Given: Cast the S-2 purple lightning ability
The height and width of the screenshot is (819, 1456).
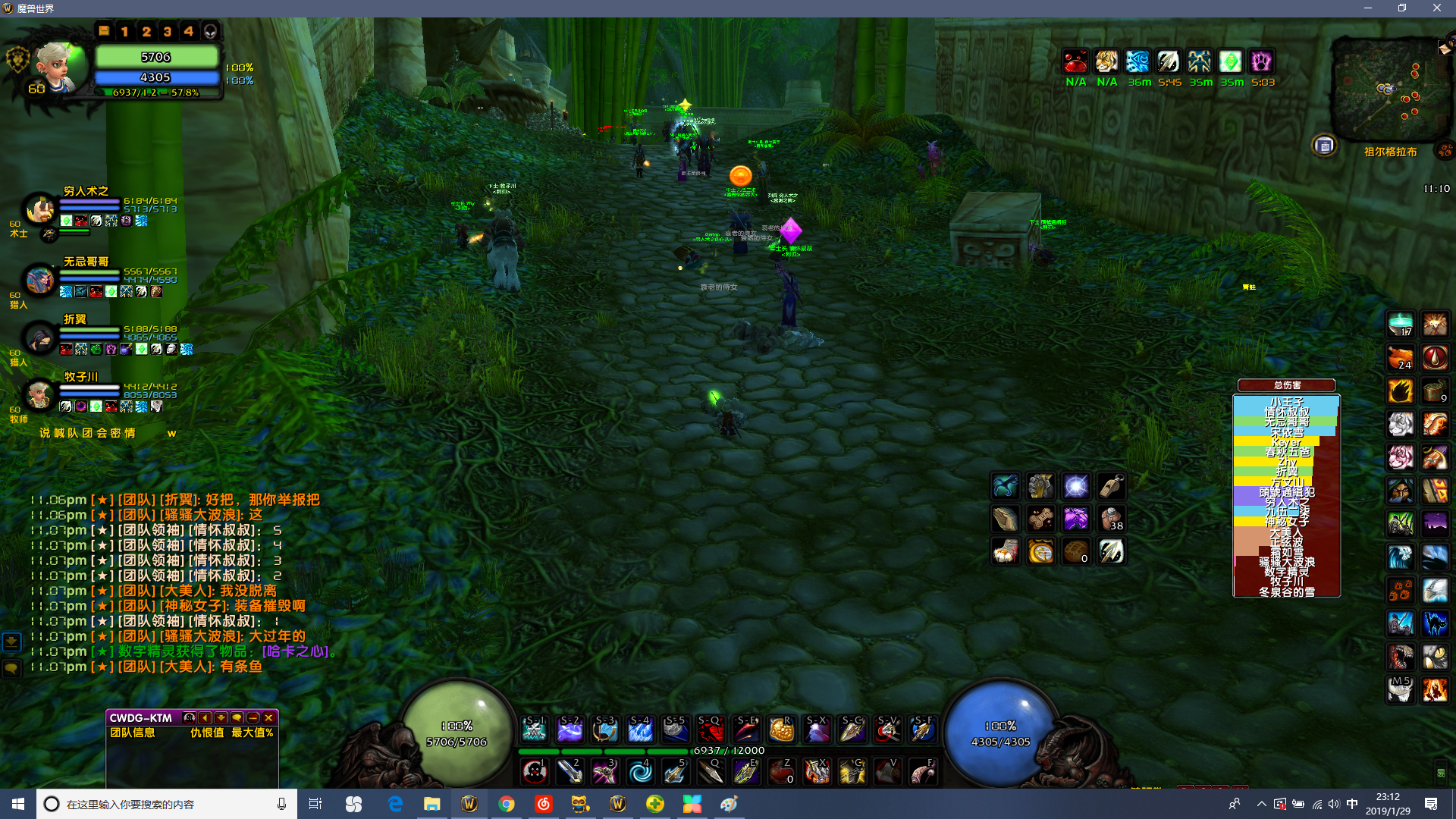Looking at the screenshot, I should (570, 730).
